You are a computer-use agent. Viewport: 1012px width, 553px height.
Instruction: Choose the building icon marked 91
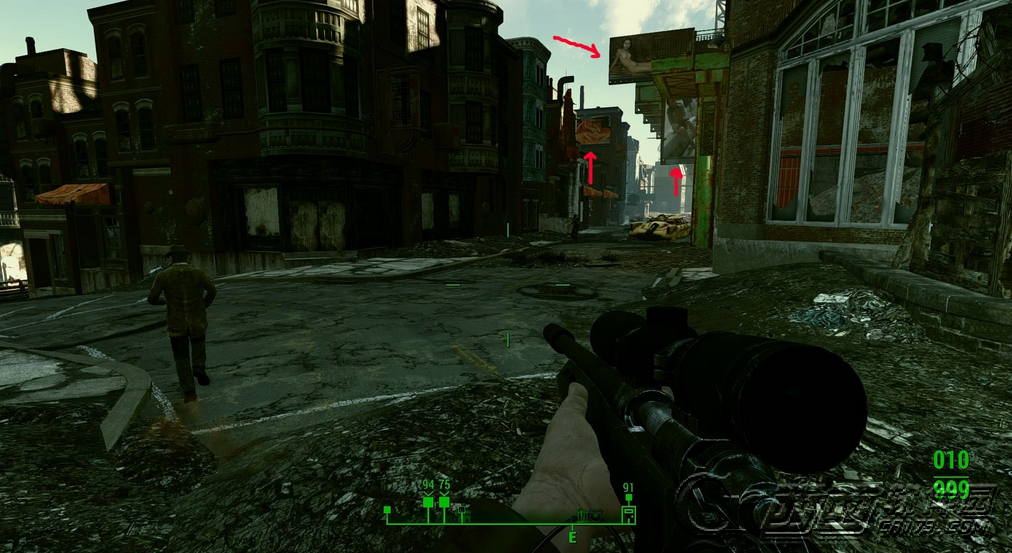628,514
